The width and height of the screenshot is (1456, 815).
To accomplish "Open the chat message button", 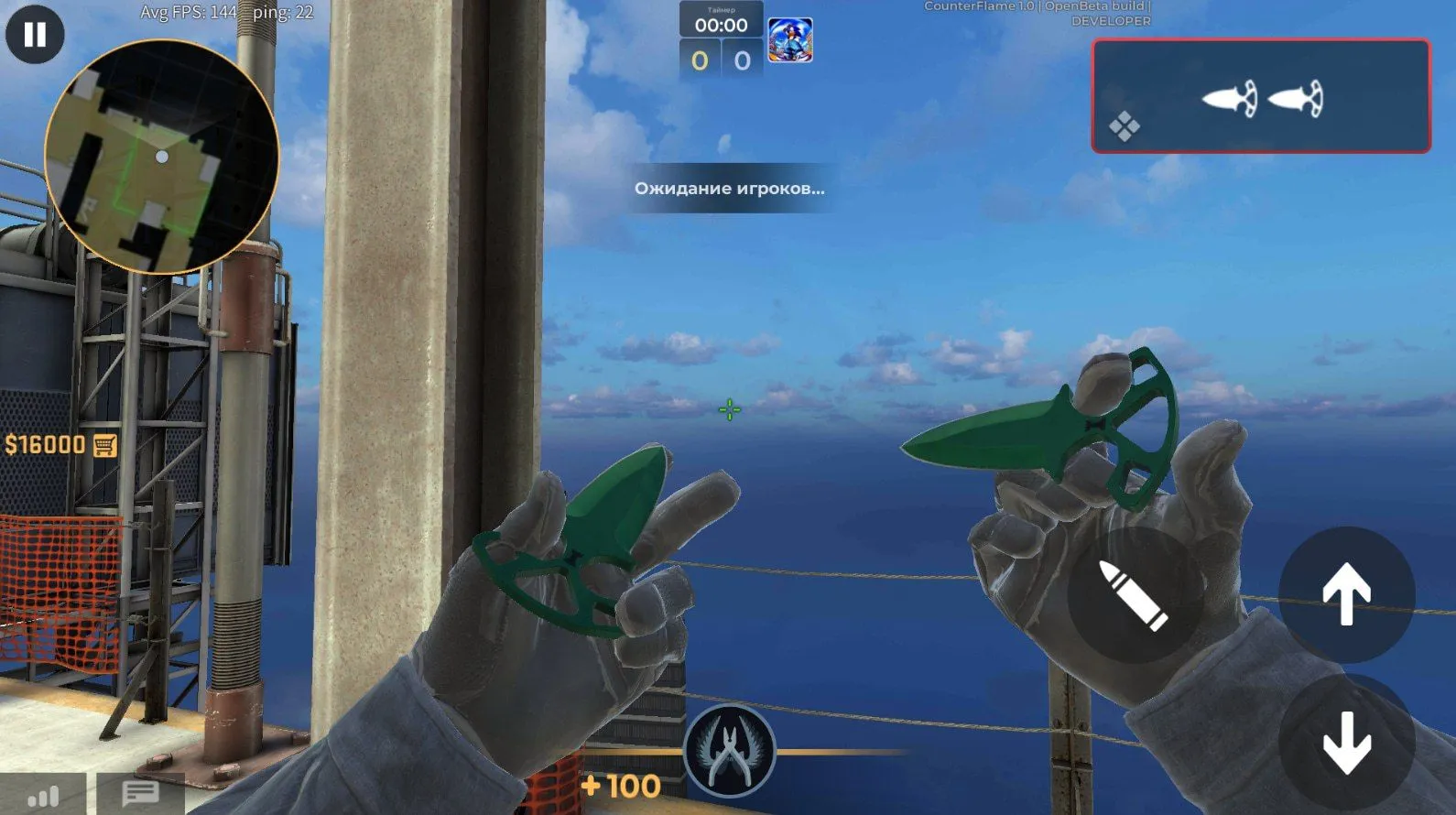I will pyautogui.click(x=140, y=793).
